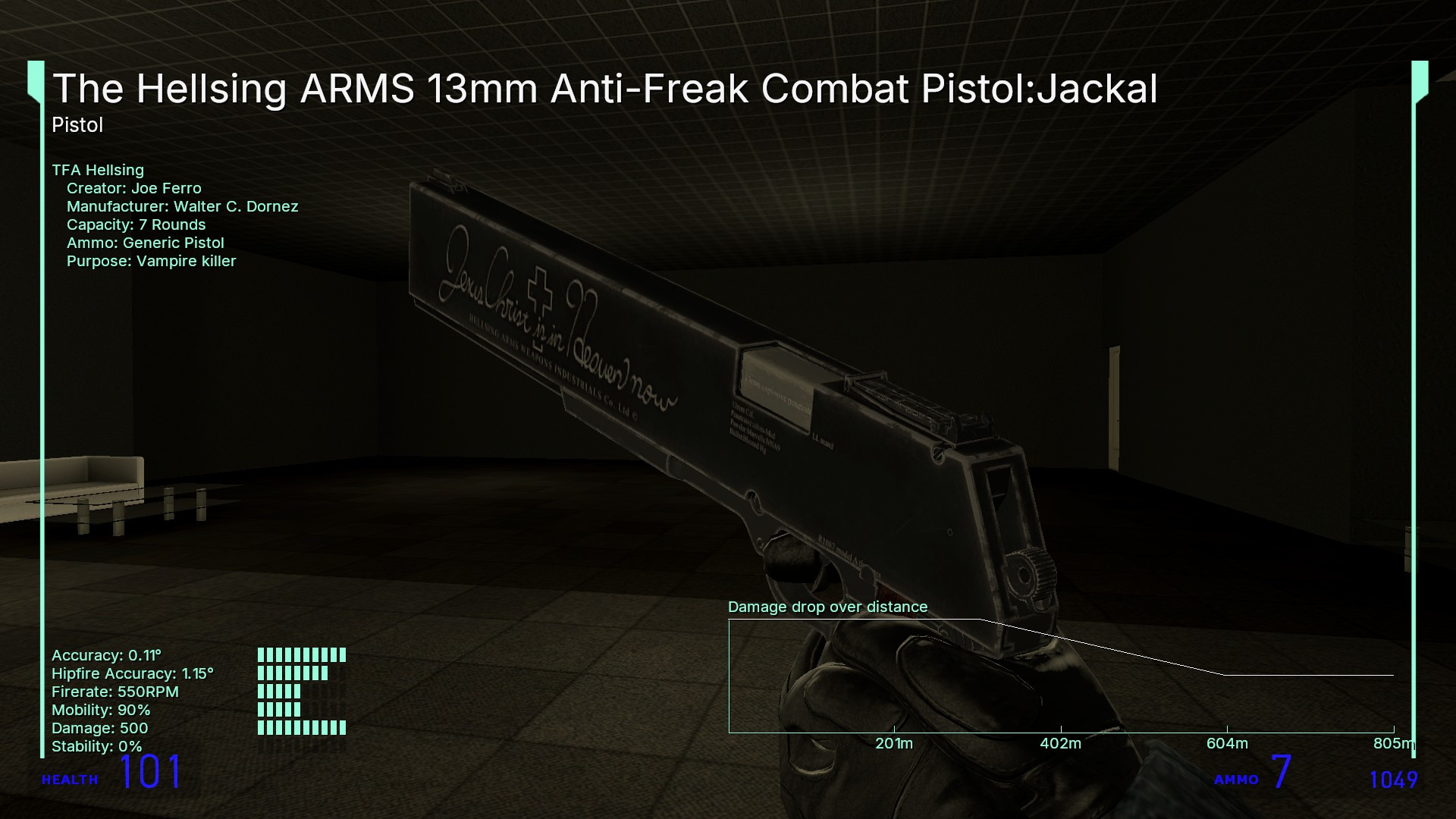This screenshot has width=1456, height=819.
Task: Expand the TFA Hellsing info section
Action: click(99, 170)
